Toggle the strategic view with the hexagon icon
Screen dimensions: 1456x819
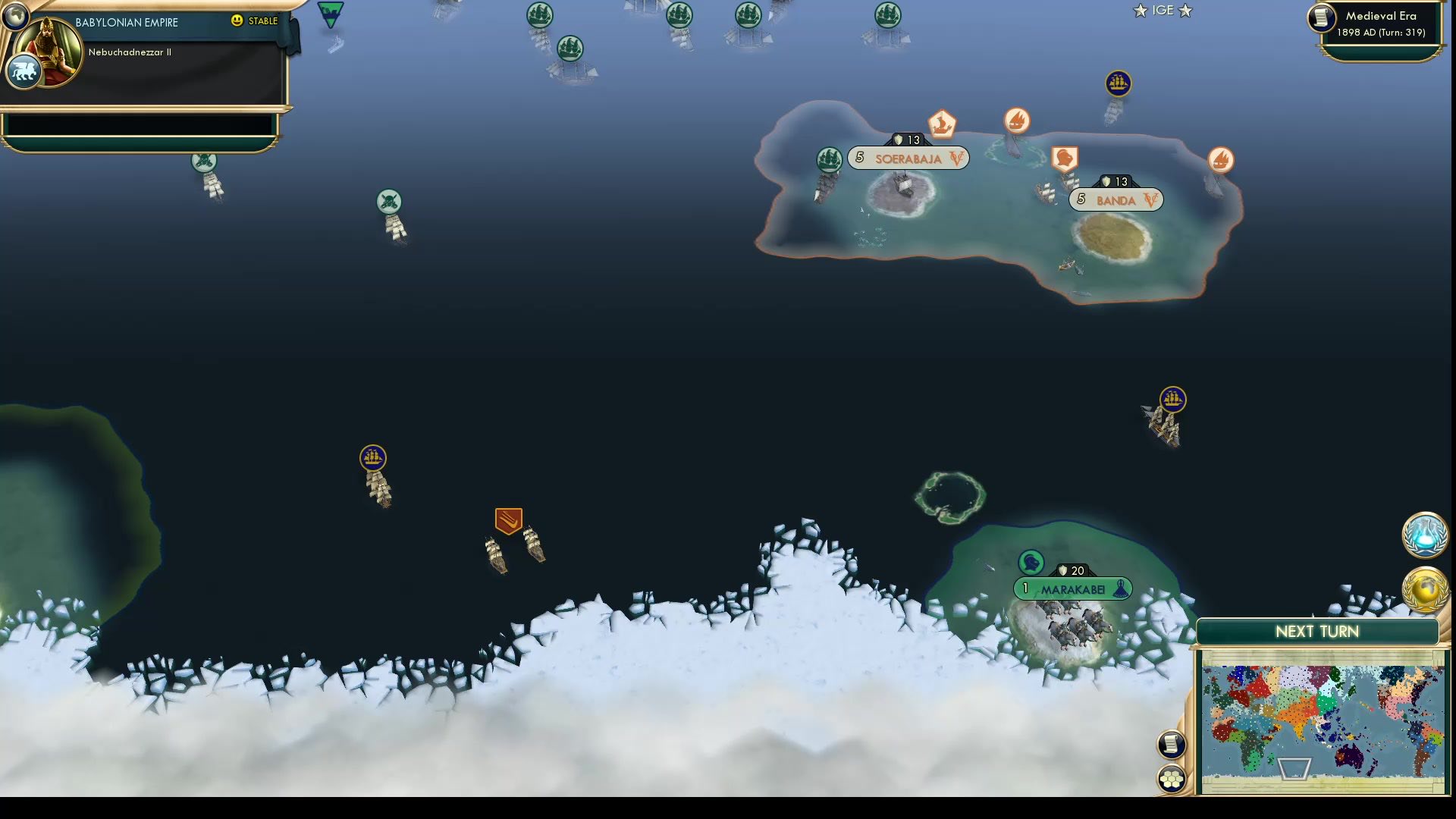[1170, 777]
